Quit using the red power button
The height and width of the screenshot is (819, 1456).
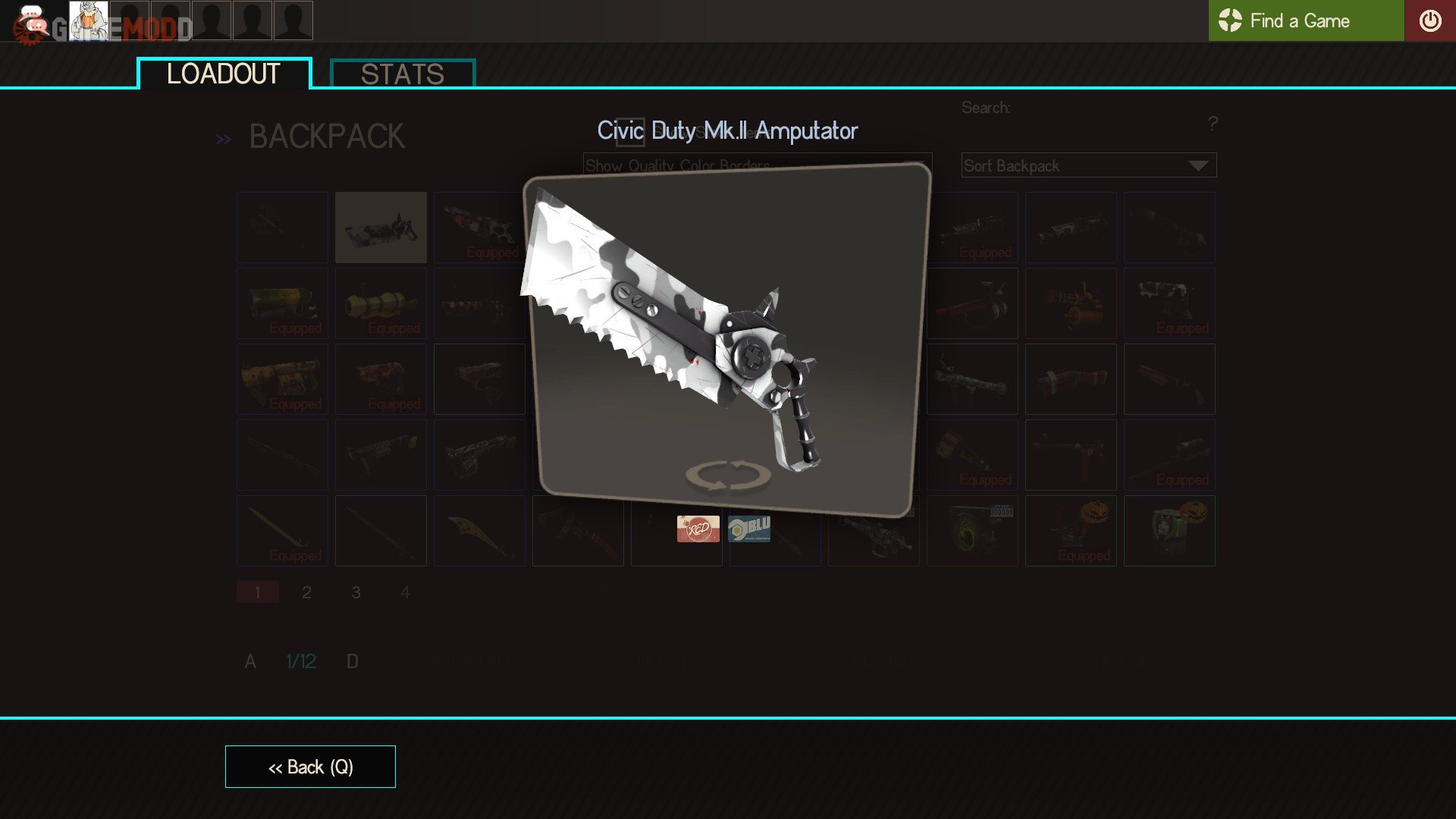(x=1429, y=20)
